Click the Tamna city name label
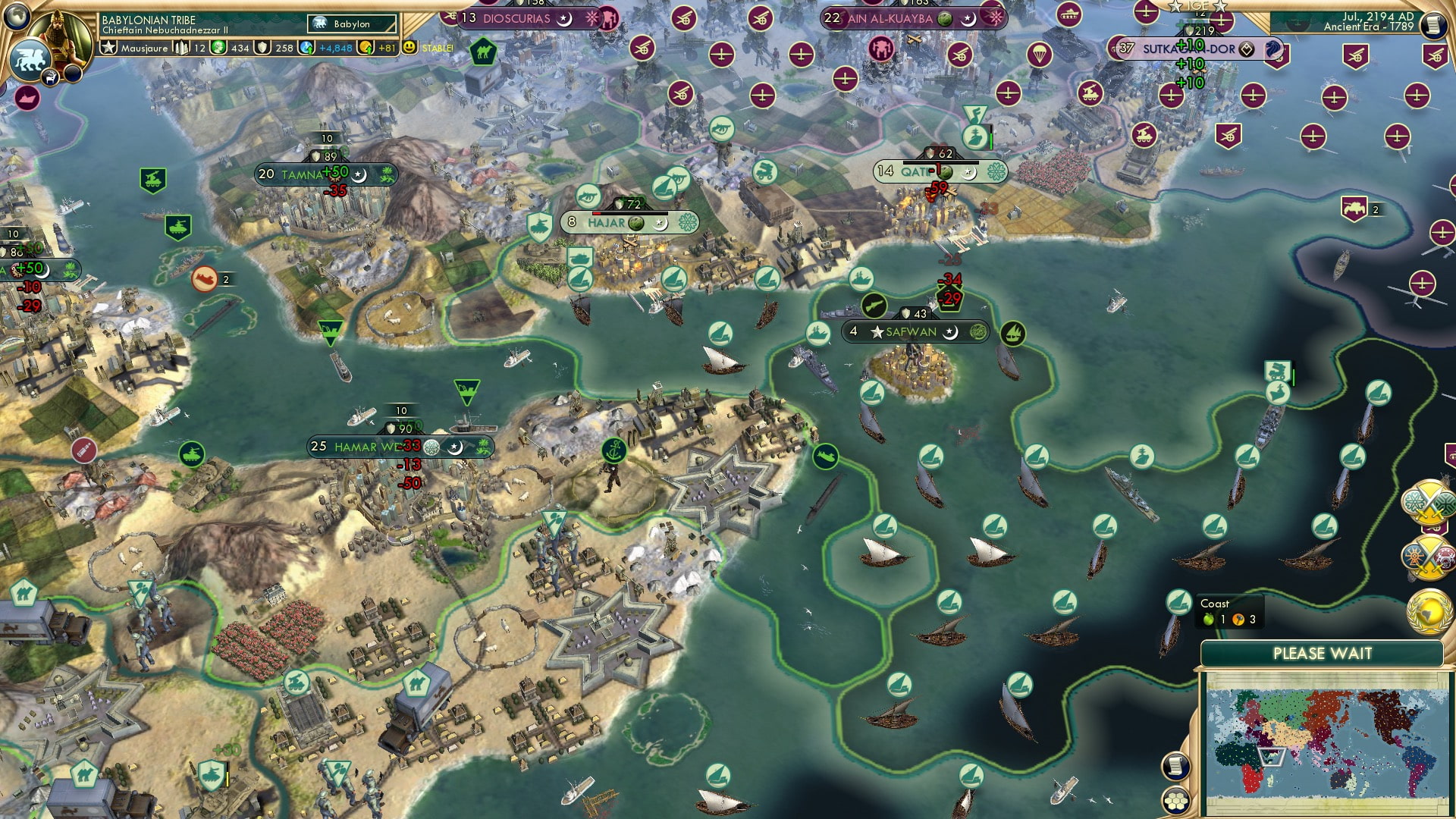This screenshot has height=819, width=1456. click(303, 175)
